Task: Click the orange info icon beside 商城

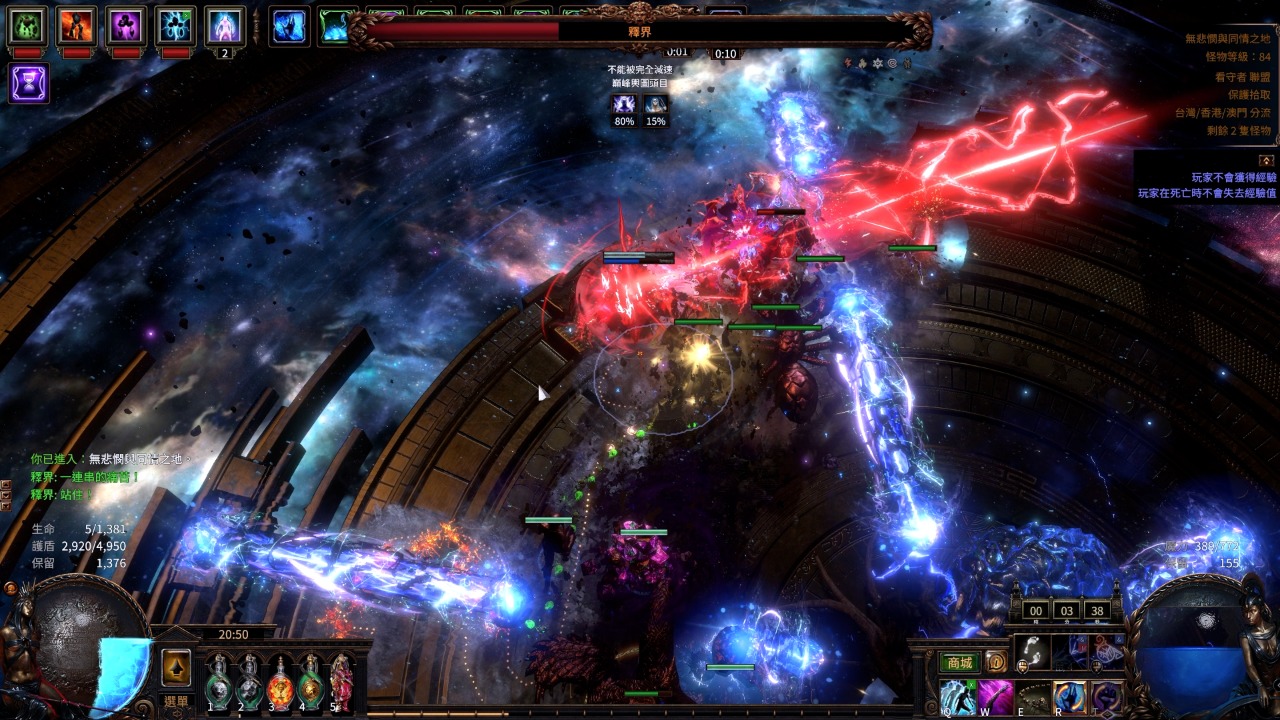Action: click(996, 662)
